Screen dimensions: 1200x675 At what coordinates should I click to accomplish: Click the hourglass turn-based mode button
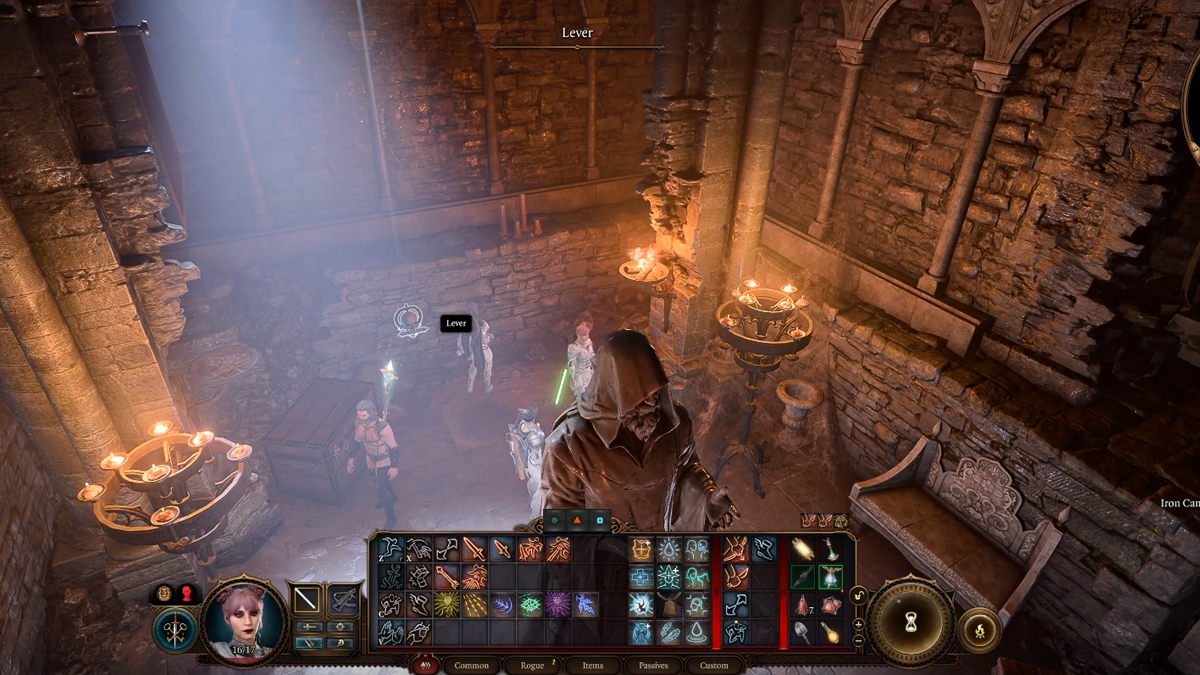click(910, 621)
